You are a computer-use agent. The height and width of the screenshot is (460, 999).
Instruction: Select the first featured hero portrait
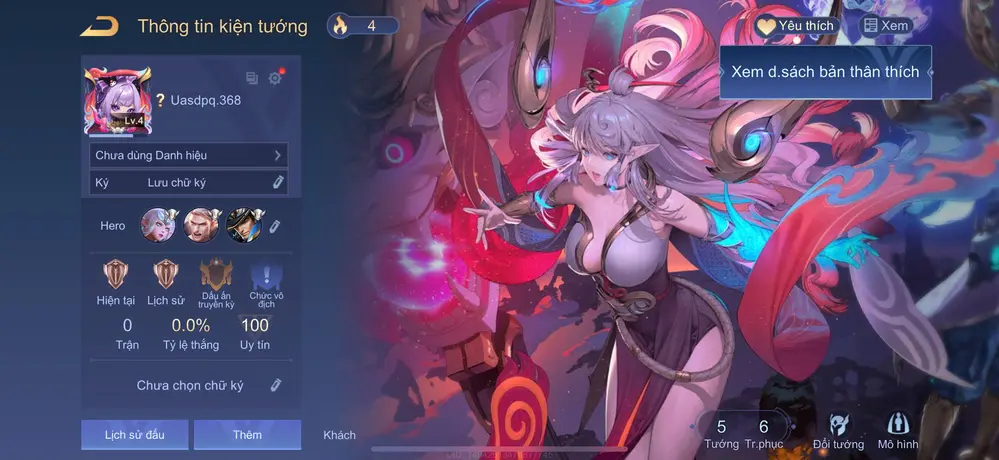[x=158, y=225]
